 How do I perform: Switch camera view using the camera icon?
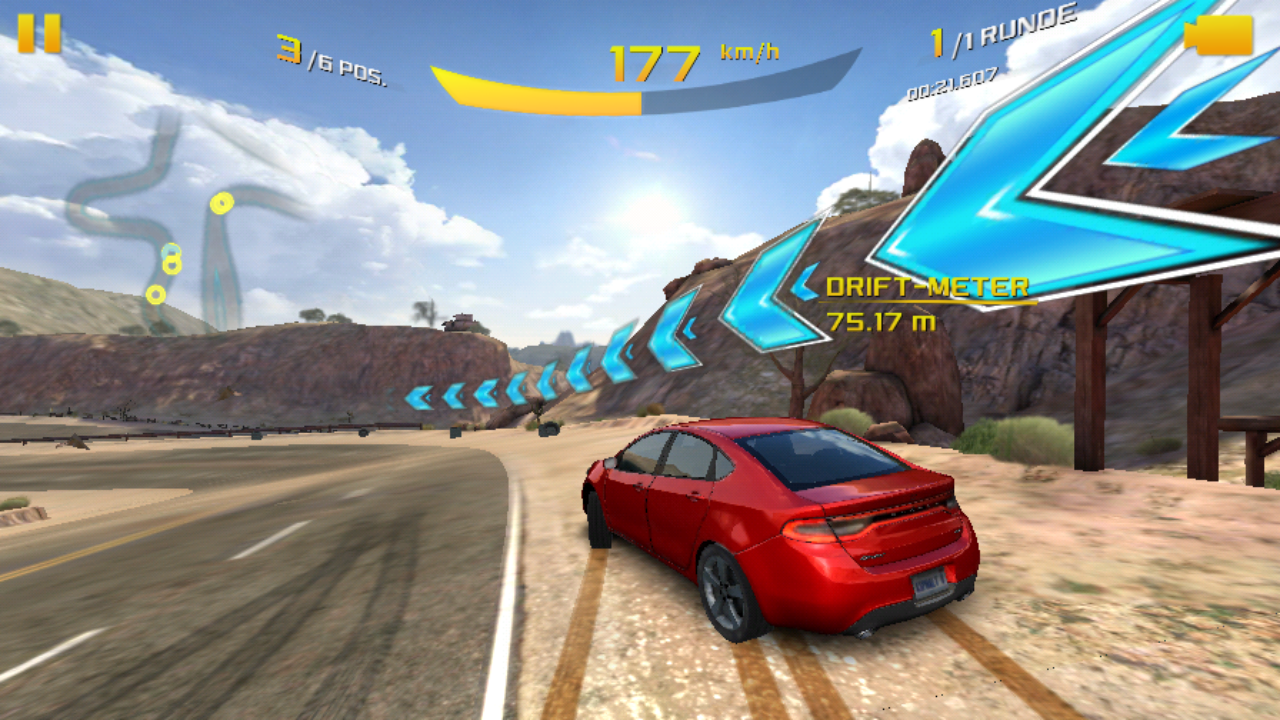tap(1219, 35)
